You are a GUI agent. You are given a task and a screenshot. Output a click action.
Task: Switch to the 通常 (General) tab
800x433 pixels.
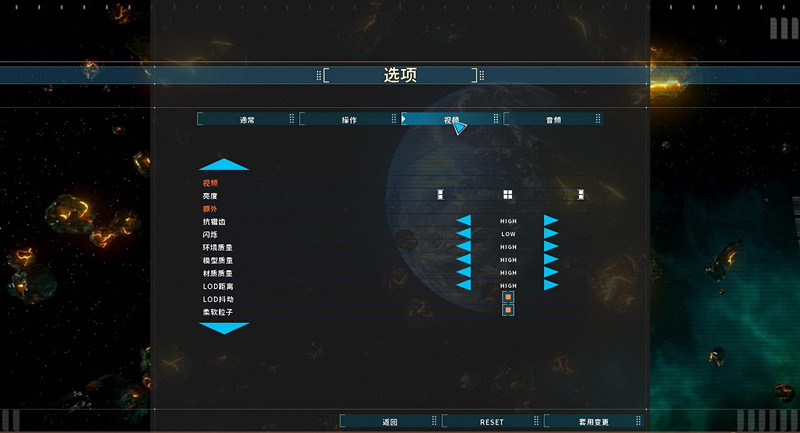(247, 119)
